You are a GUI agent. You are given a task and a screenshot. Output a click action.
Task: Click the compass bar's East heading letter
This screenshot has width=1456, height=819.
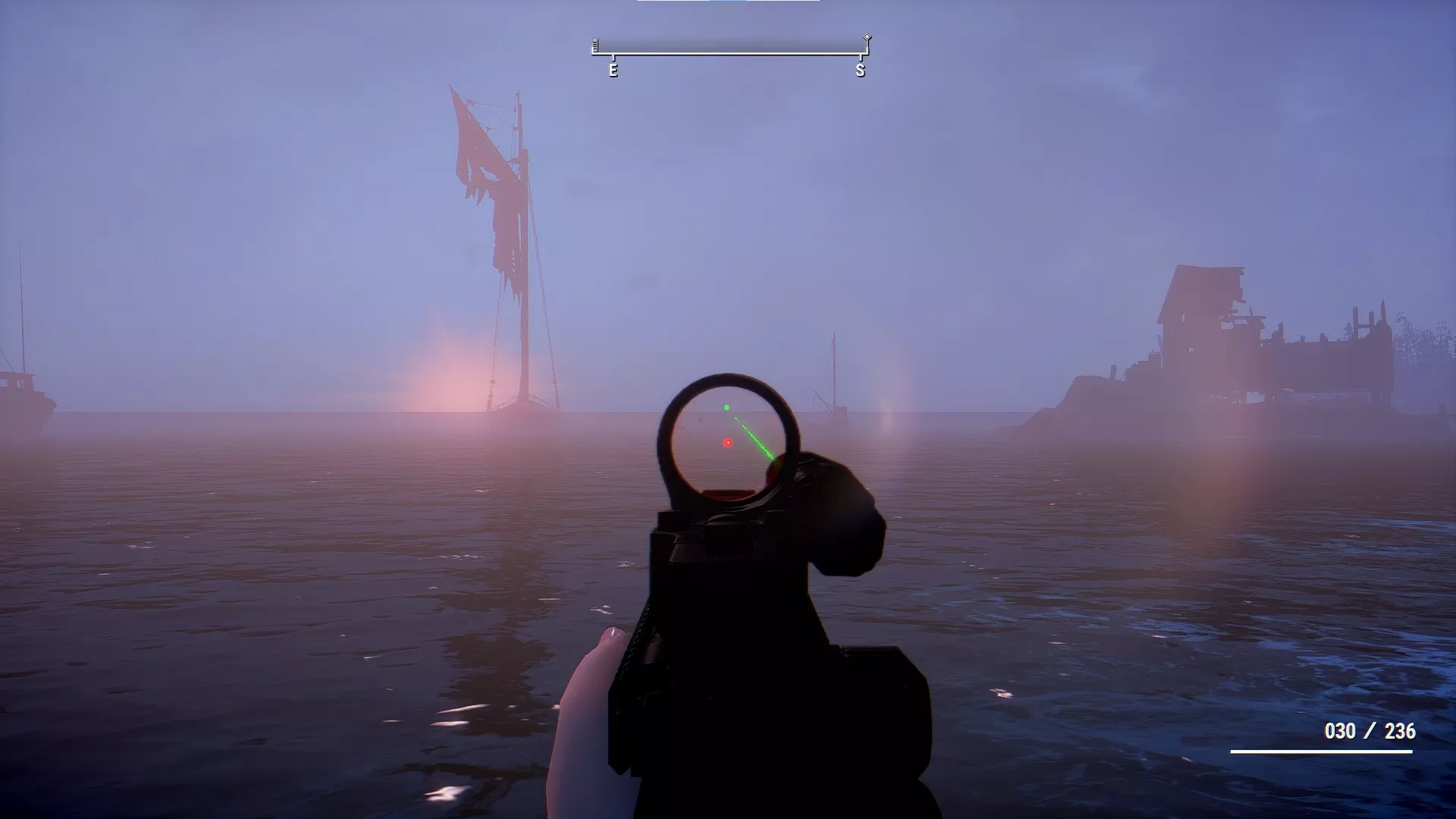pos(613,71)
